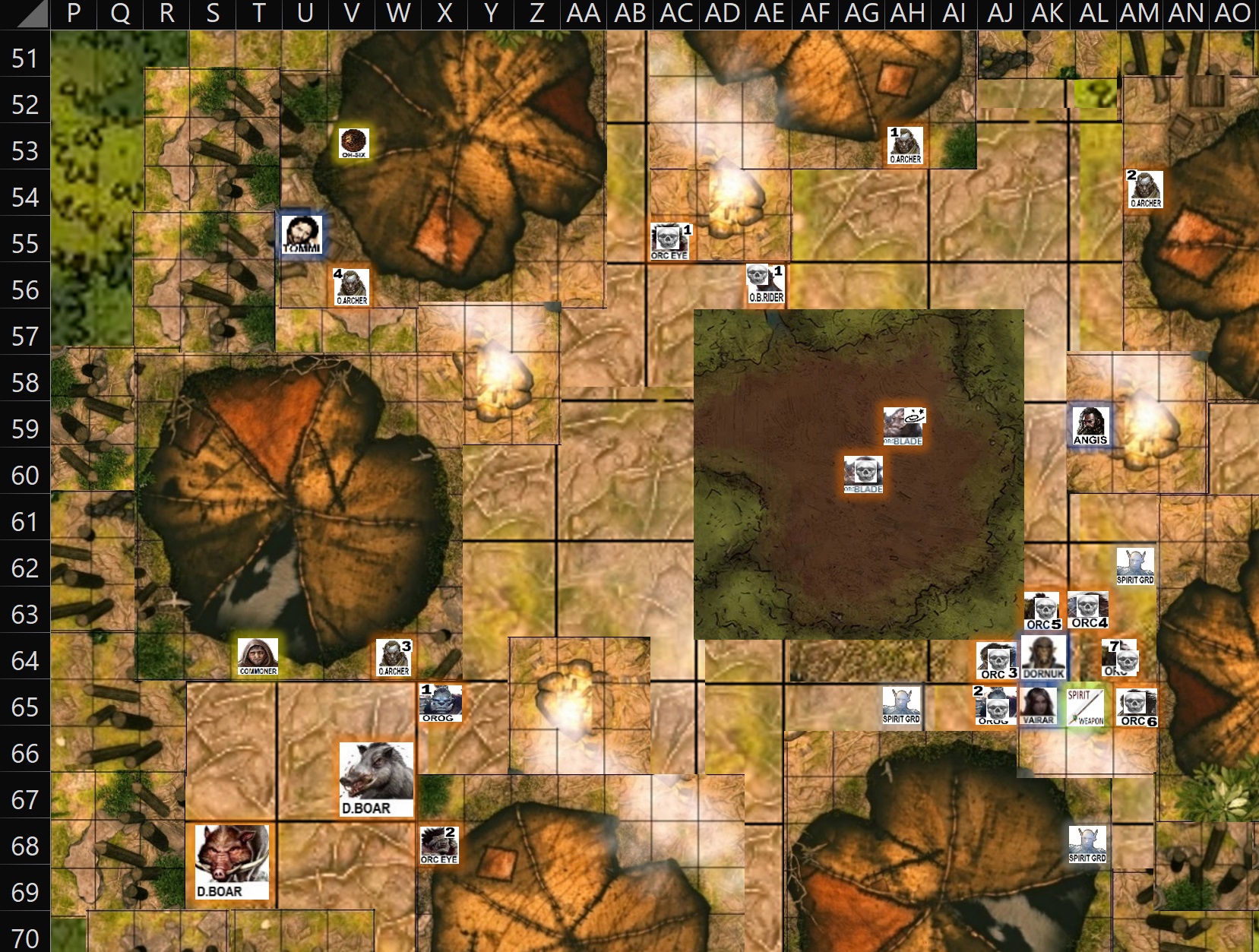Select the ORC 4 token

coord(1088,611)
